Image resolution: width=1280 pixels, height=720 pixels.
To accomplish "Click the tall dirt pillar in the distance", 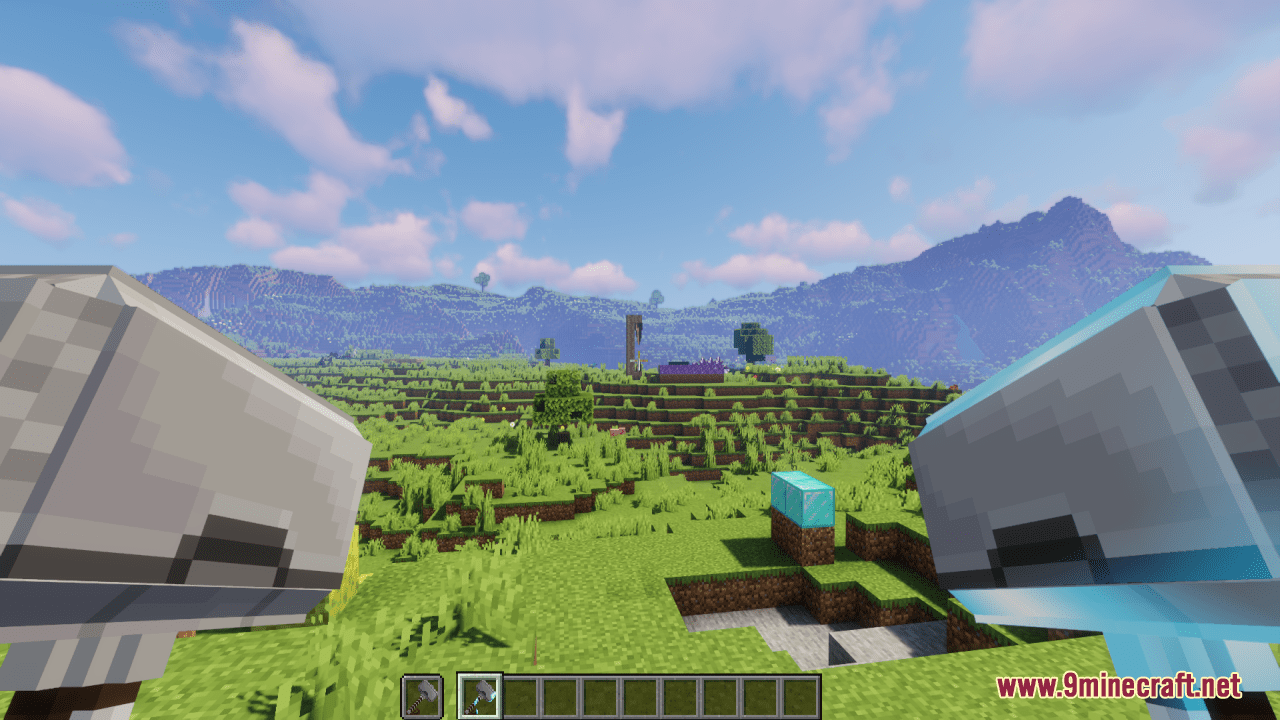I will pyautogui.click(x=632, y=345).
